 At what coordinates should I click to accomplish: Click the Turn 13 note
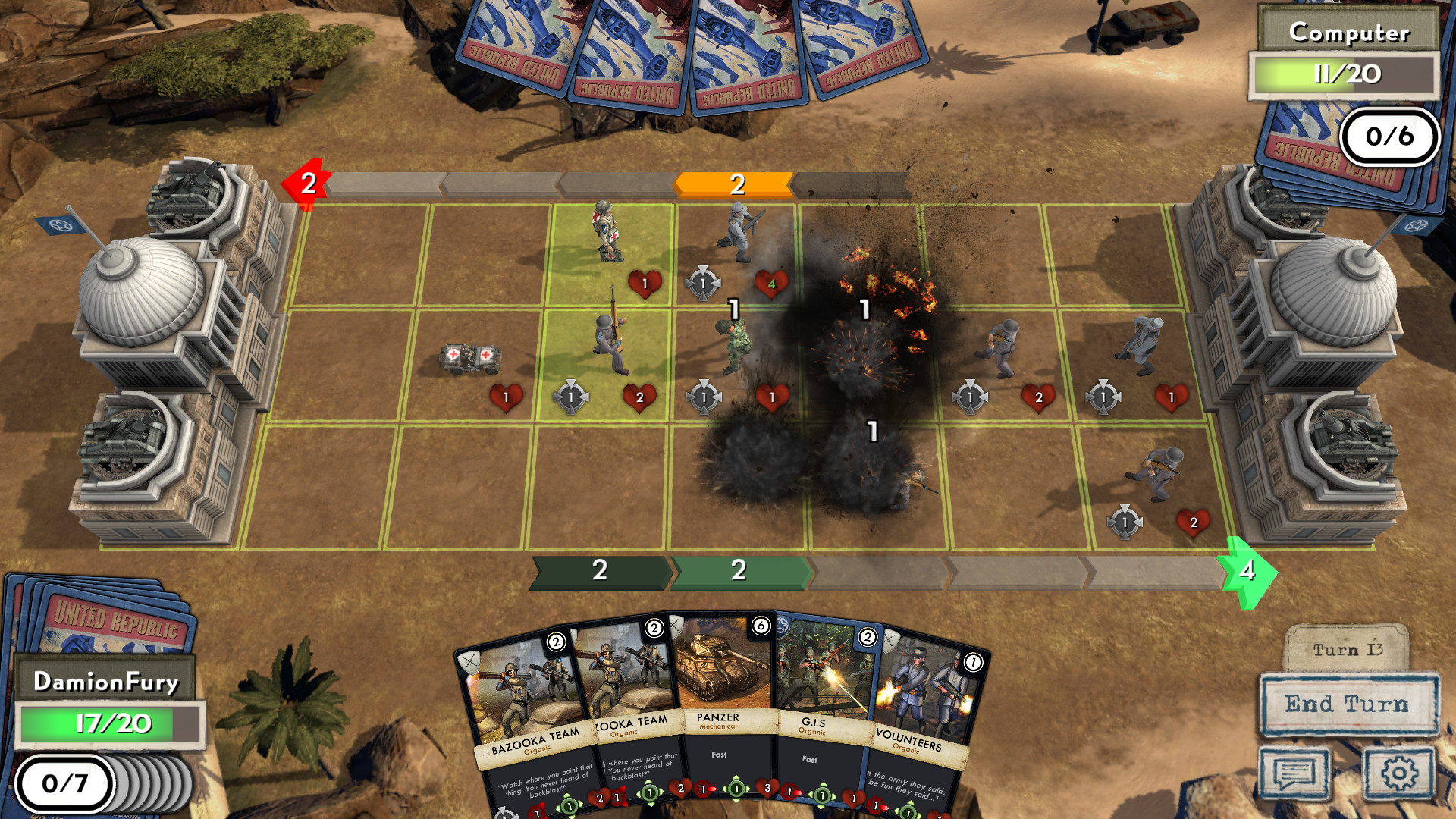(x=1349, y=649)
